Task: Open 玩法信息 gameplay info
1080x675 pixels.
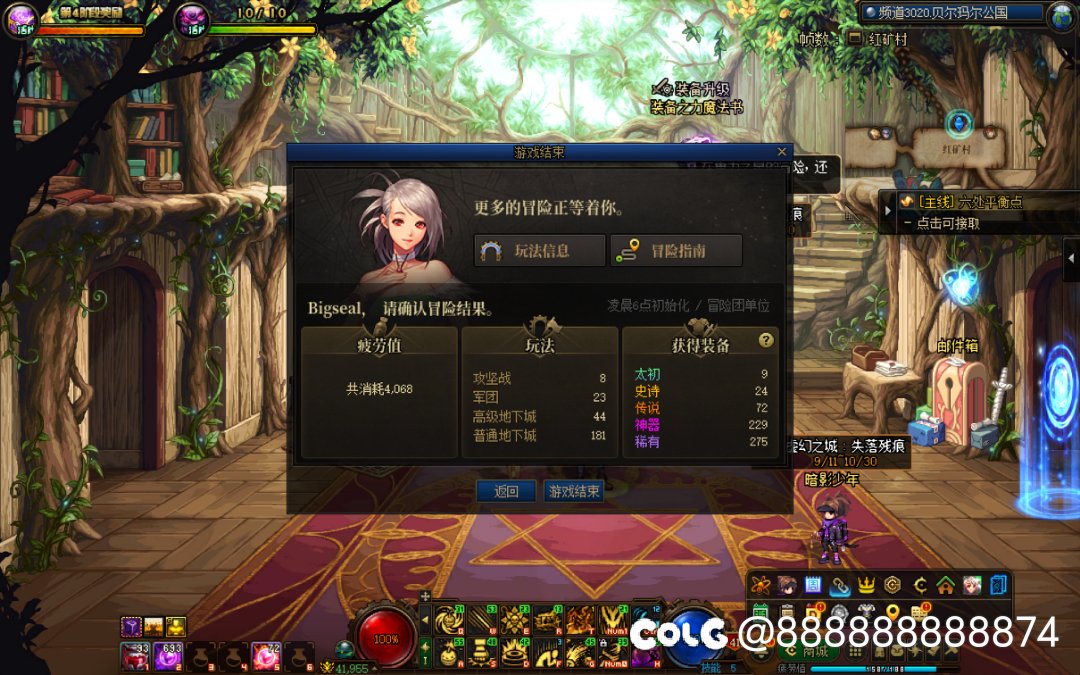Action: coord(540,251)
